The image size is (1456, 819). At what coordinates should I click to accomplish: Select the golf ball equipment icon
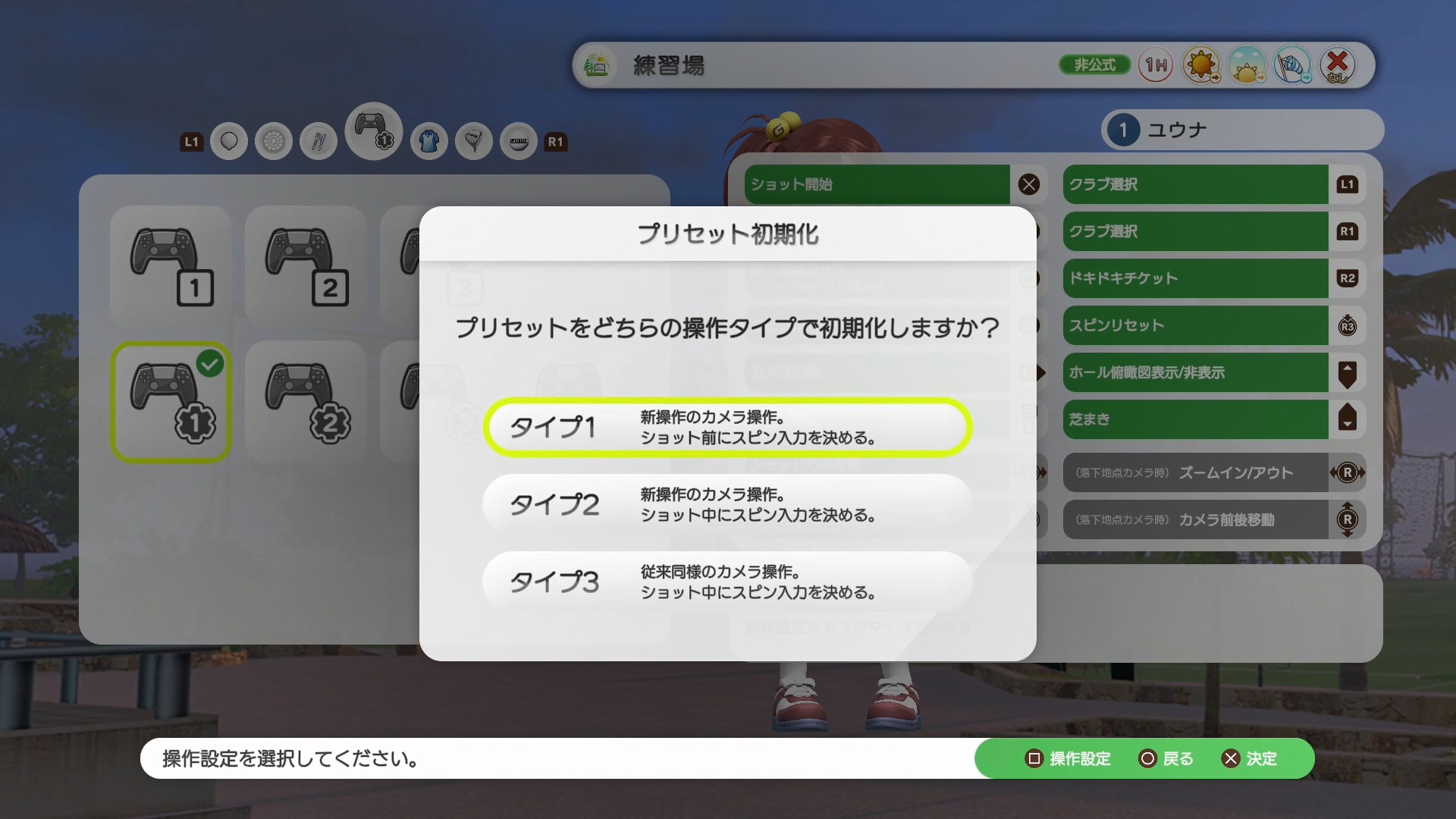pyautogui.click(x=228, y=141)
